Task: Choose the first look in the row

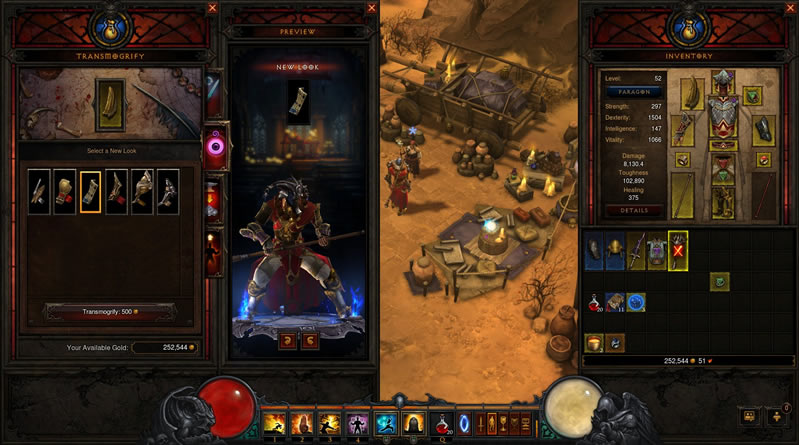Action: 39,191
